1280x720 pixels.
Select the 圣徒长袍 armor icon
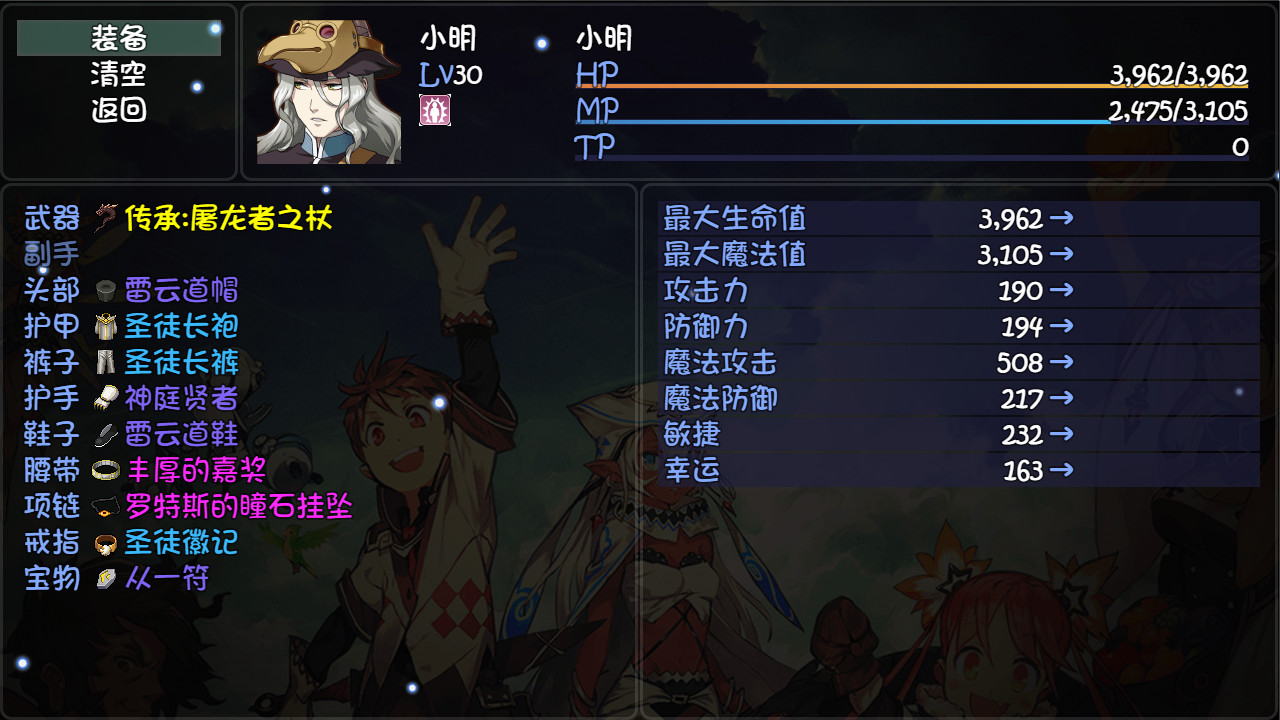pyautogui.click(x=107, y=327)
